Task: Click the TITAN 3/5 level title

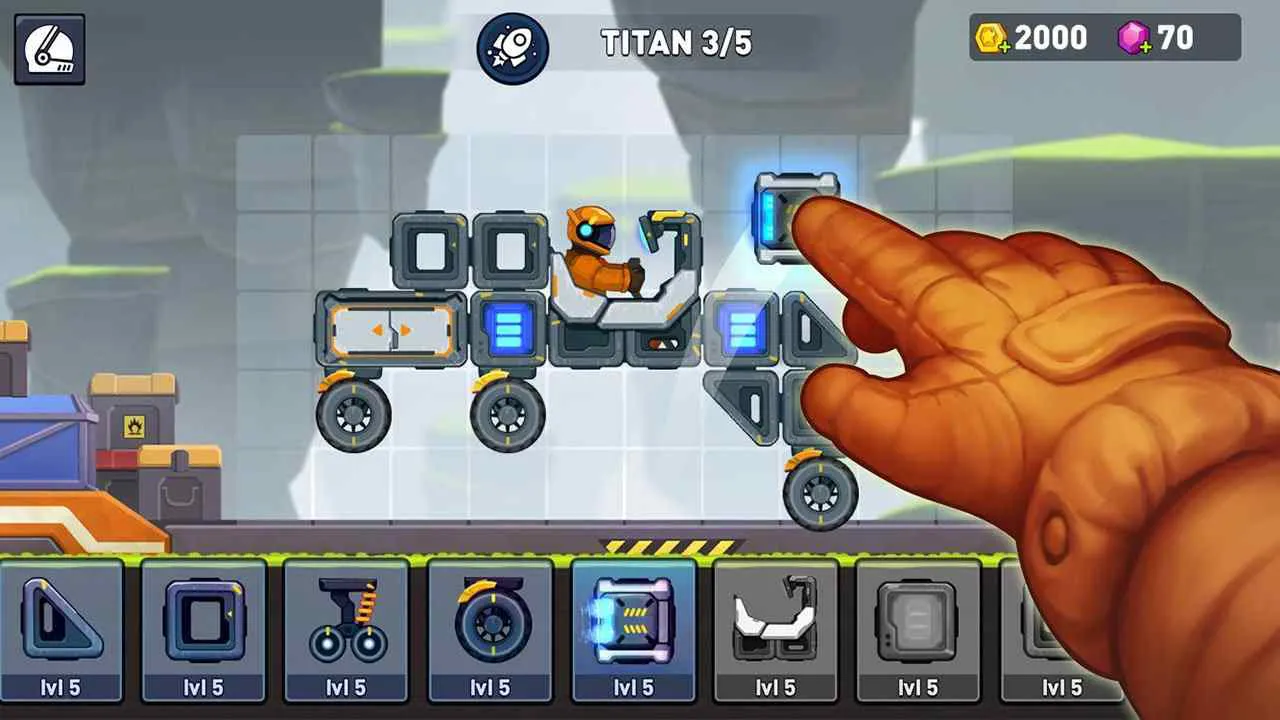Action: tap(680, 43)
